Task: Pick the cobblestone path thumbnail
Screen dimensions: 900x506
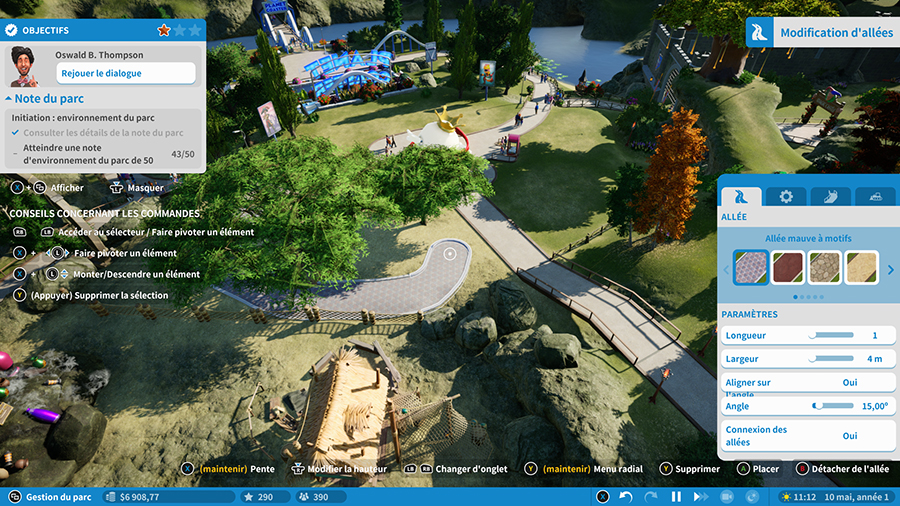Action: coord(826,267)
